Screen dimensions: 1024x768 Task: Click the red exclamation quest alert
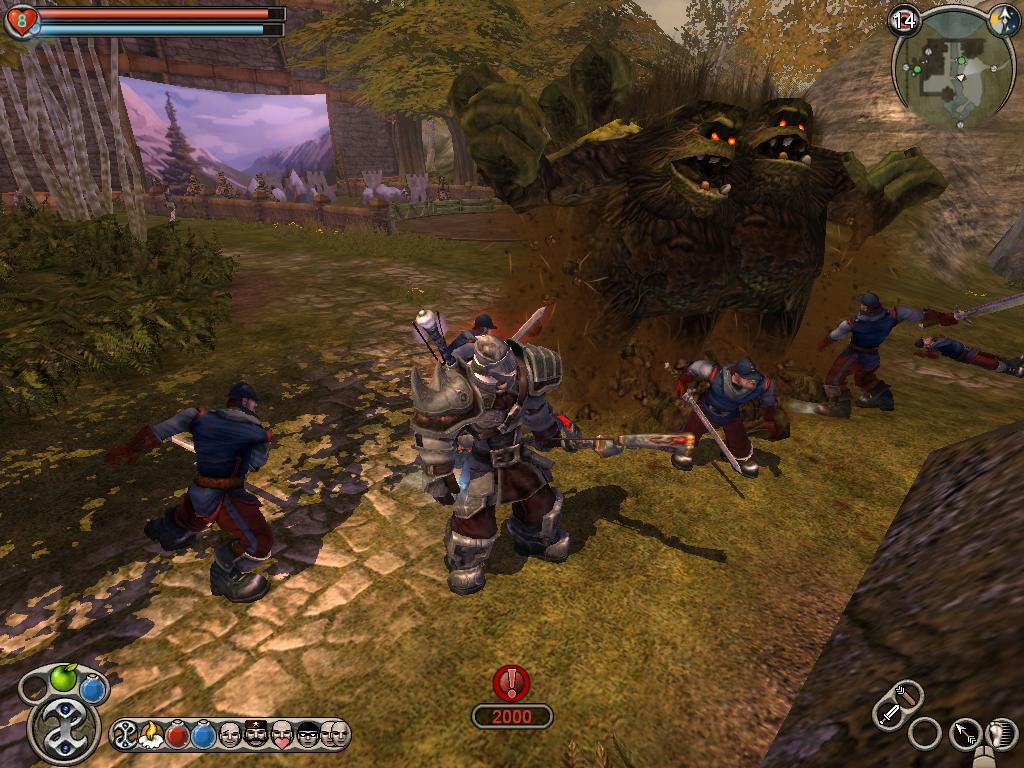pos(512,683)
